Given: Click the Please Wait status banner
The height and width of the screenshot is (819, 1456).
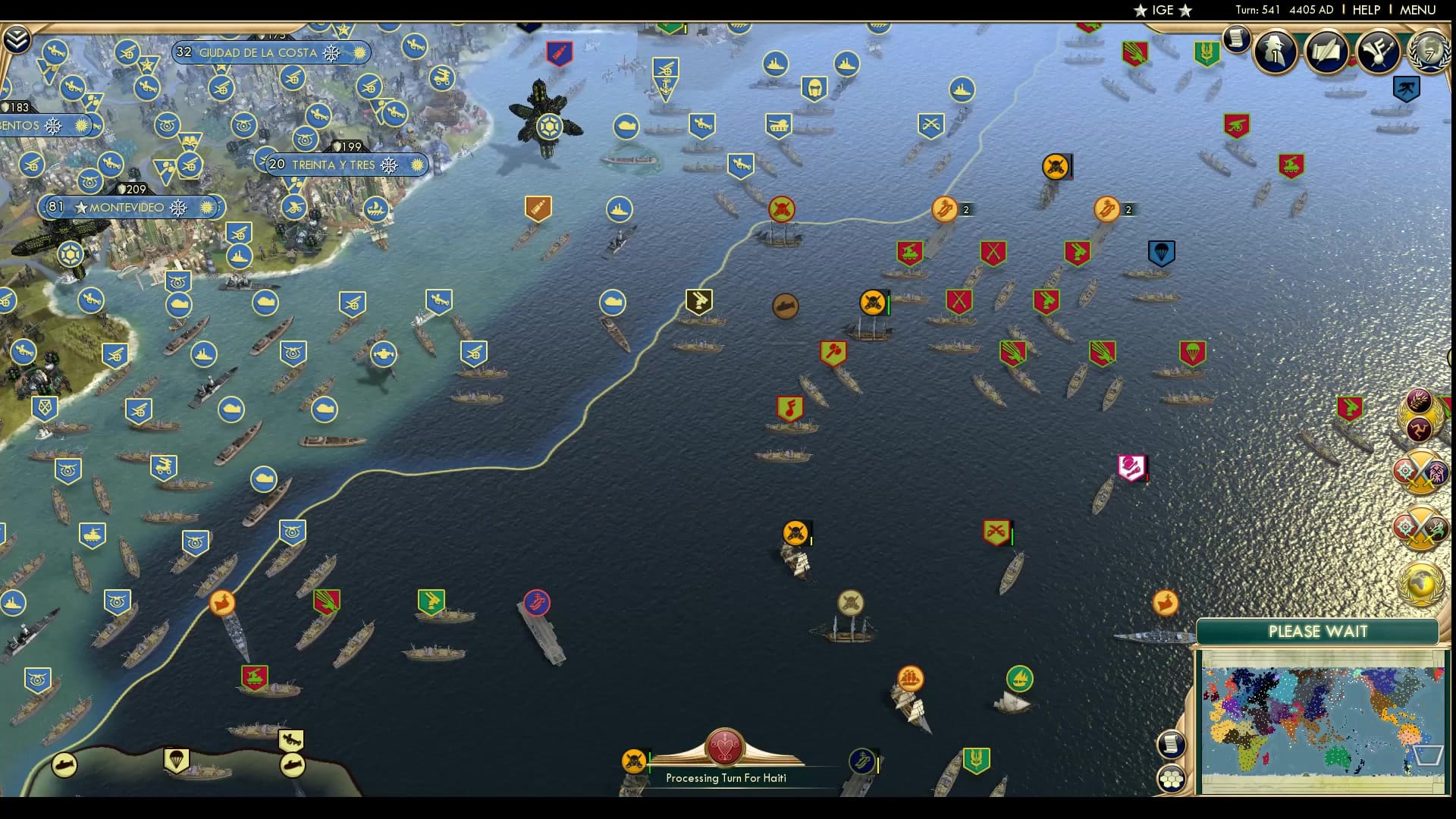Looking at the screenshot, I should click(1318, 631).
